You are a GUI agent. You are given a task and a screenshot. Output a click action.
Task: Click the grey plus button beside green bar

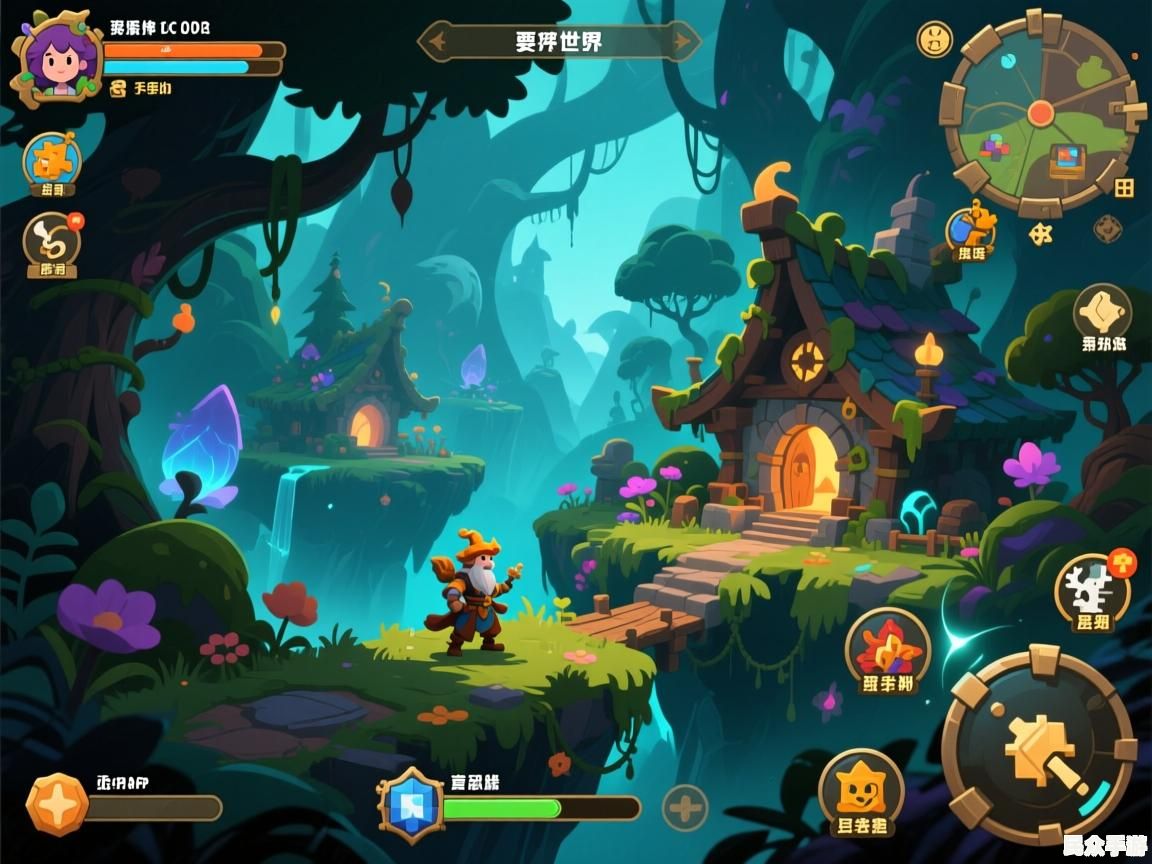(685, 807)
